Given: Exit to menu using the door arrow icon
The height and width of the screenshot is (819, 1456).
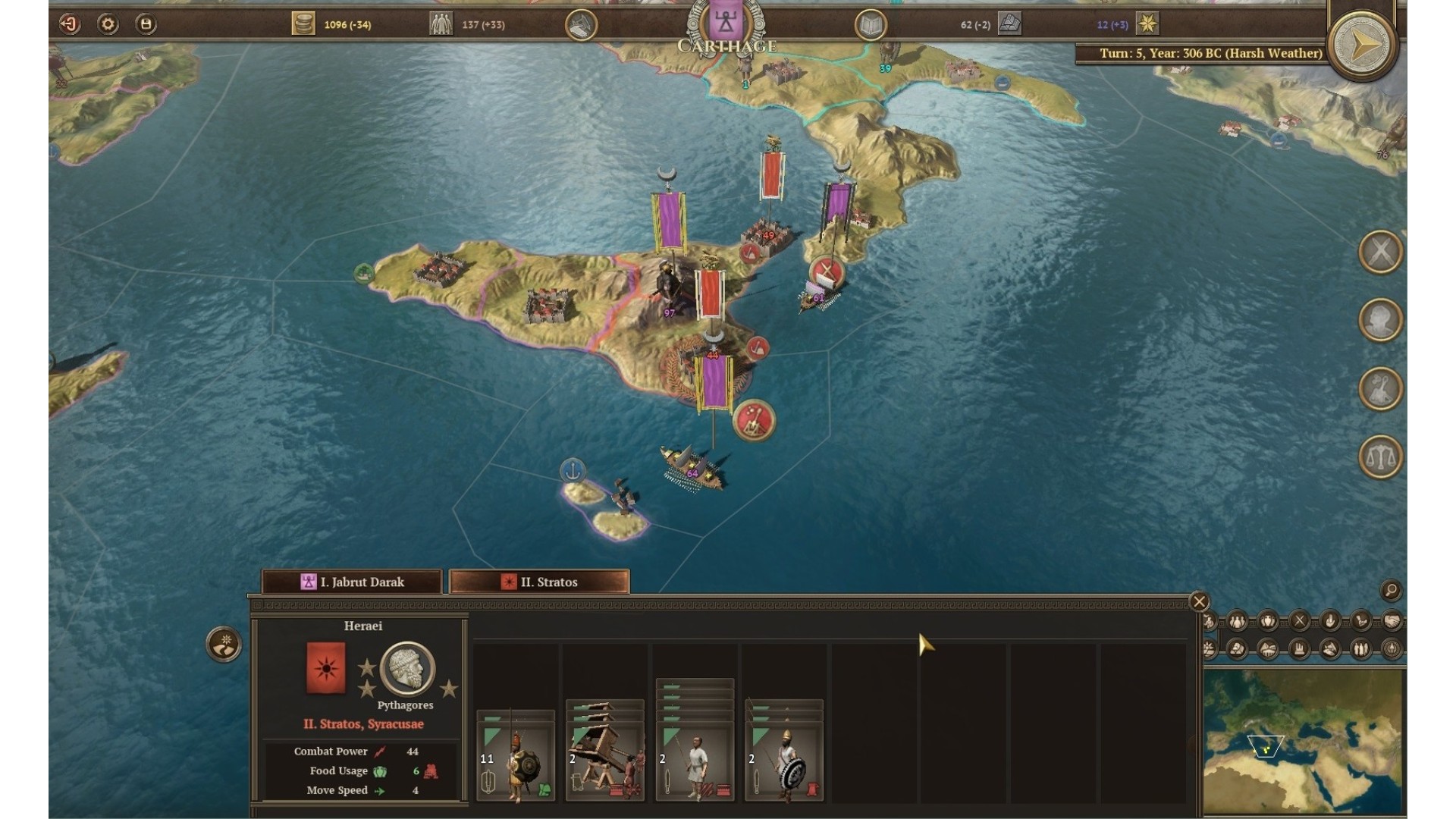Looking at the screenshot, I should click(70, 24).
